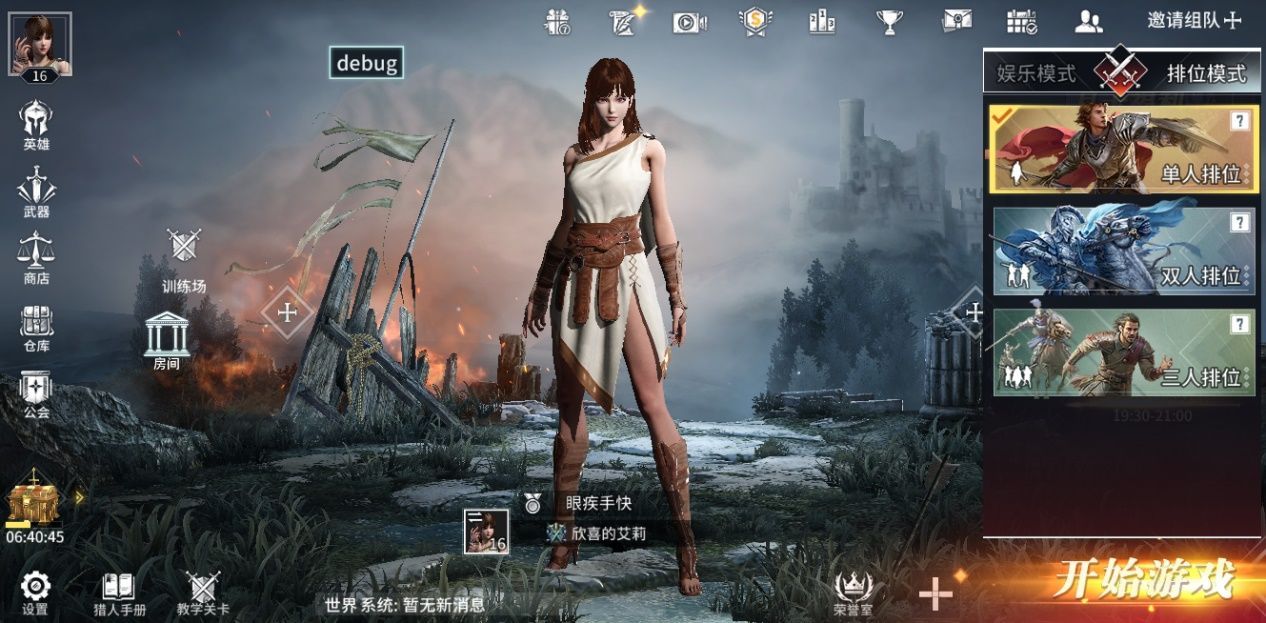Enter the 荣誉室 honor room
Image resolution: width=1266 pixels, height=623 pixels.
853,593
